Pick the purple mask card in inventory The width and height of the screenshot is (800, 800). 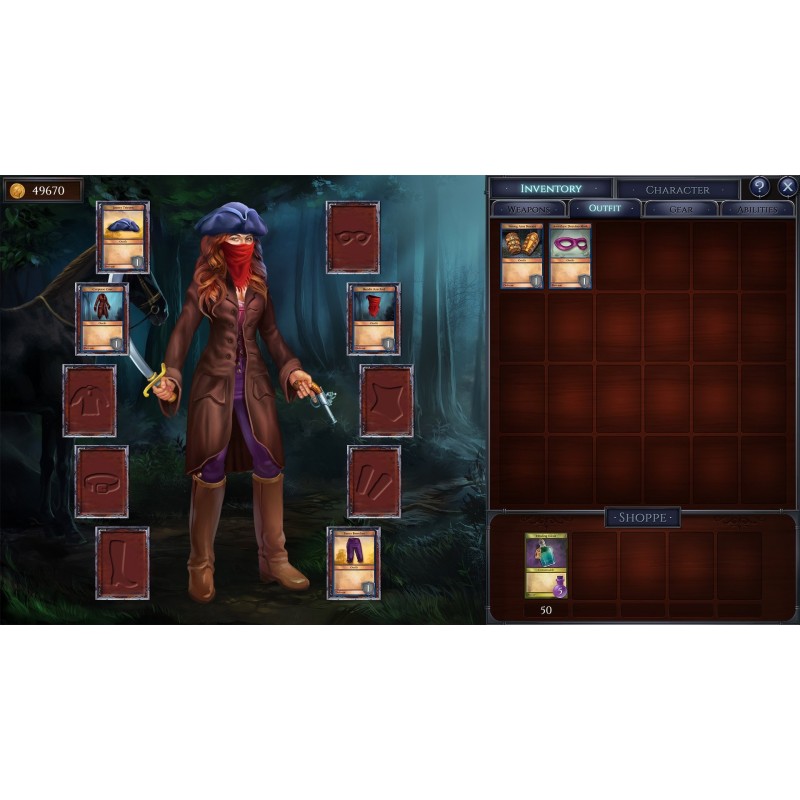coord(570,256)
